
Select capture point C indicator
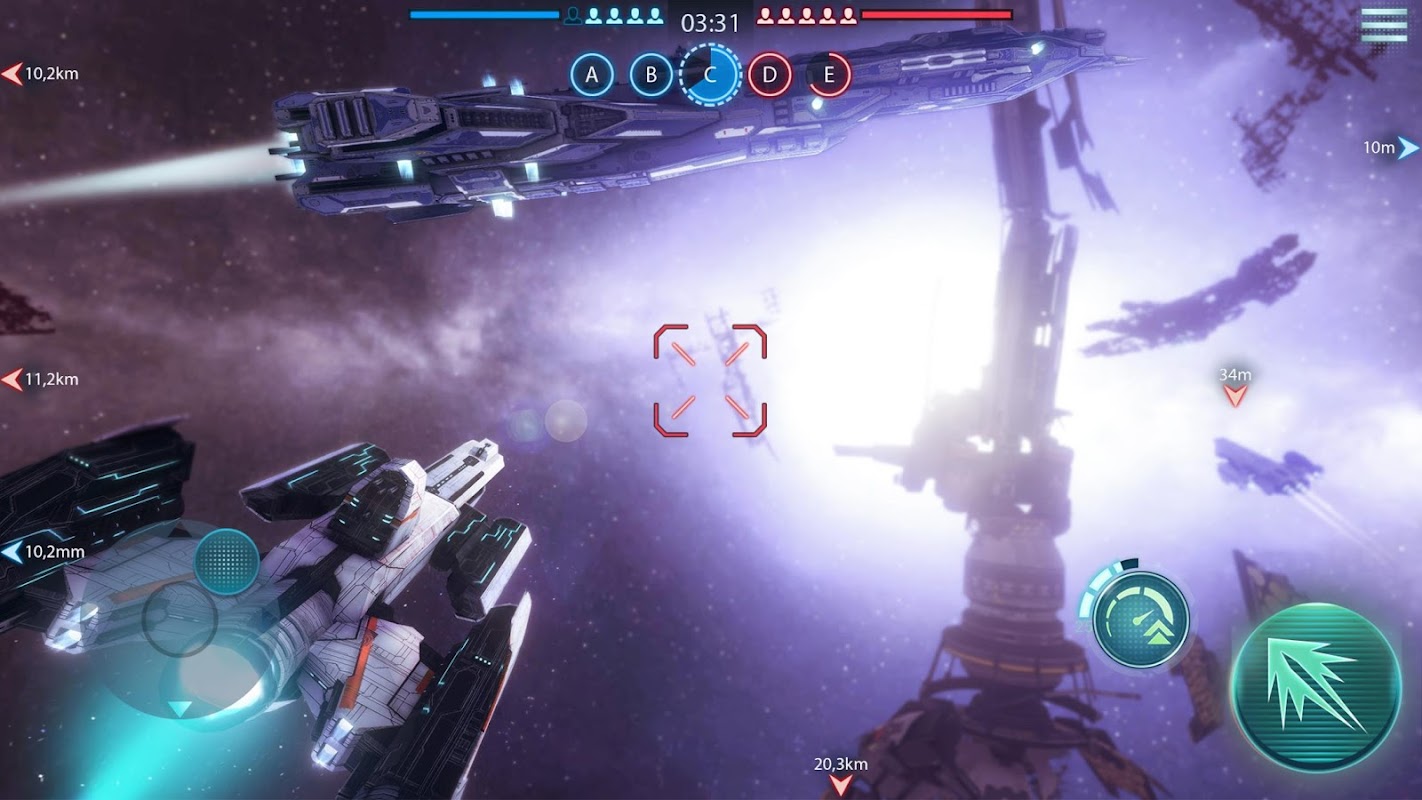710,75
